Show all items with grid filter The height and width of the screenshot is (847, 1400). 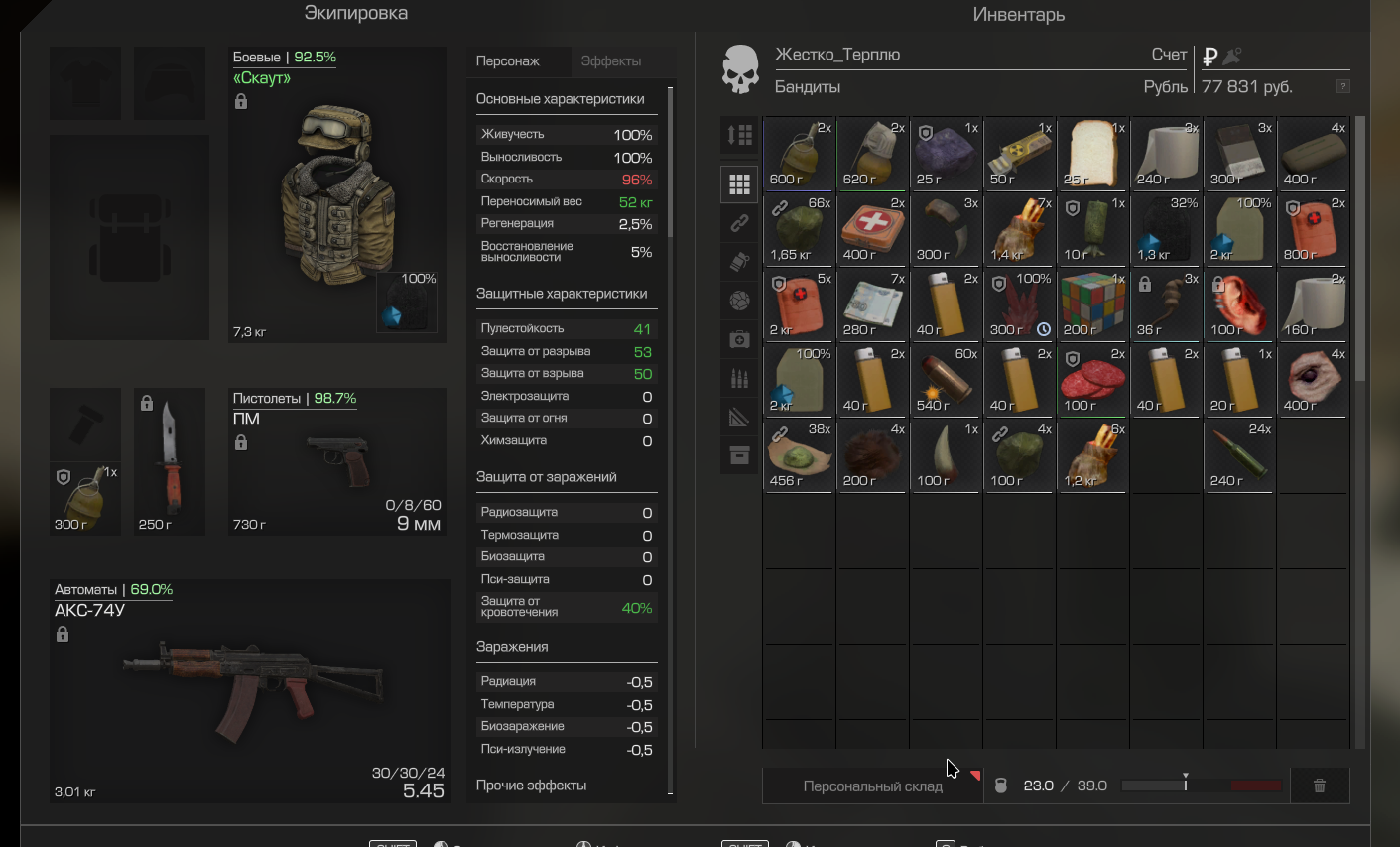tap(739, 183)
